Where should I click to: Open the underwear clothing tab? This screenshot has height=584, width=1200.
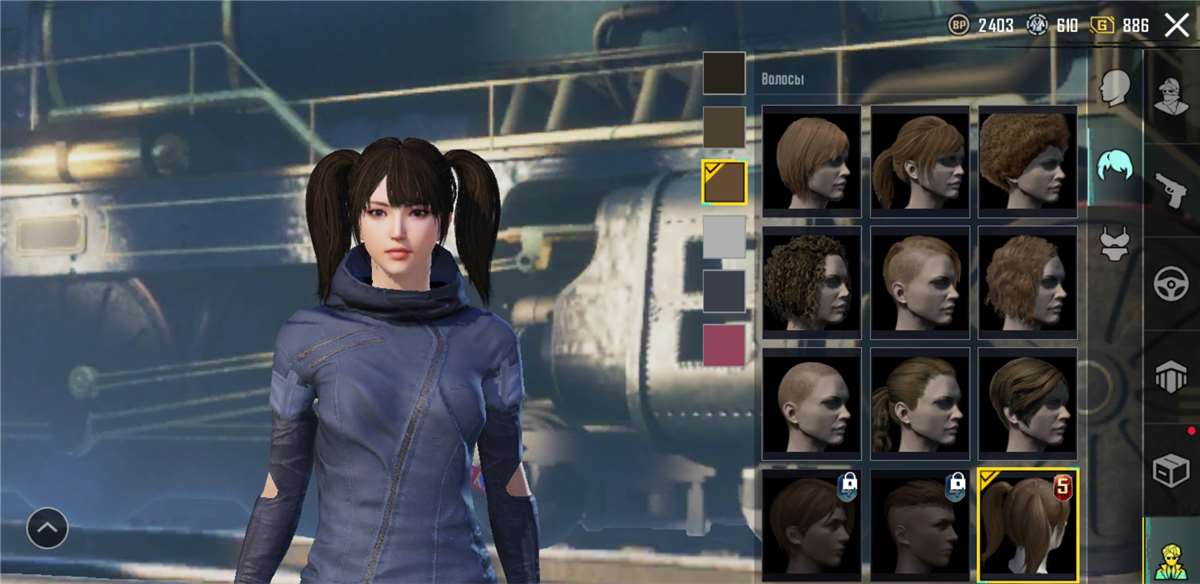(1115, 244)
